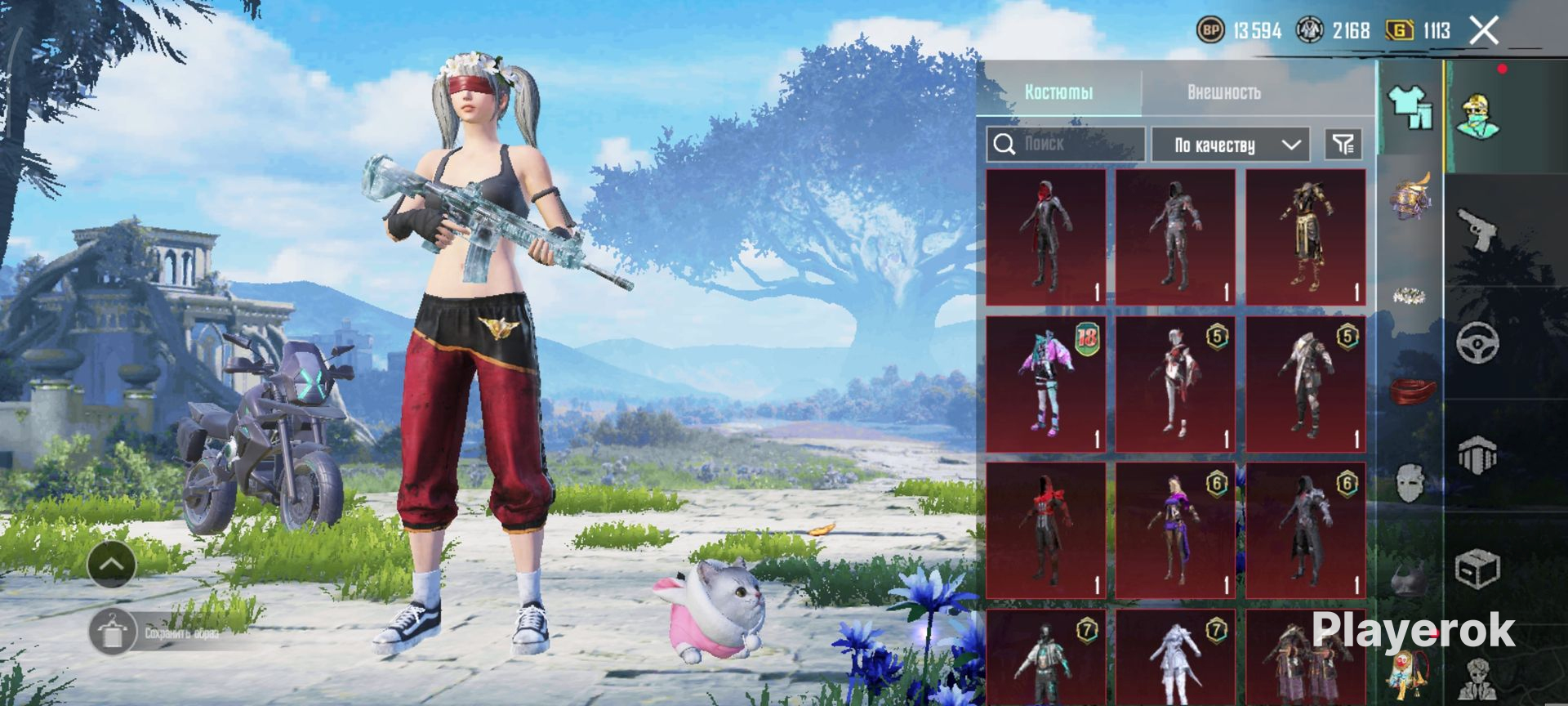Viewport: 1568px width, 706px height.
Task: Select the gold and black armored costume
Action: click(x=1305, y=237)
